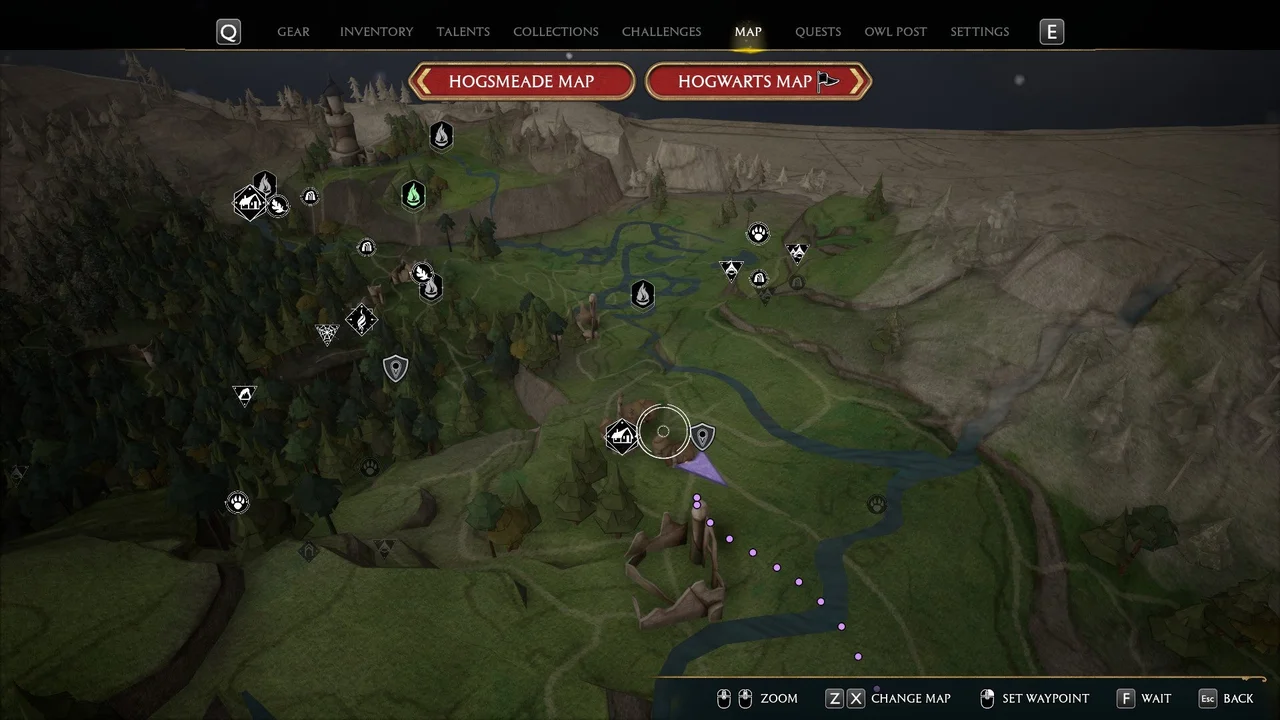Image resolution: width=1280 pixels, height=720 pixels.
Task: Select the green active Floo Flame marker
Action: [413, 196]
